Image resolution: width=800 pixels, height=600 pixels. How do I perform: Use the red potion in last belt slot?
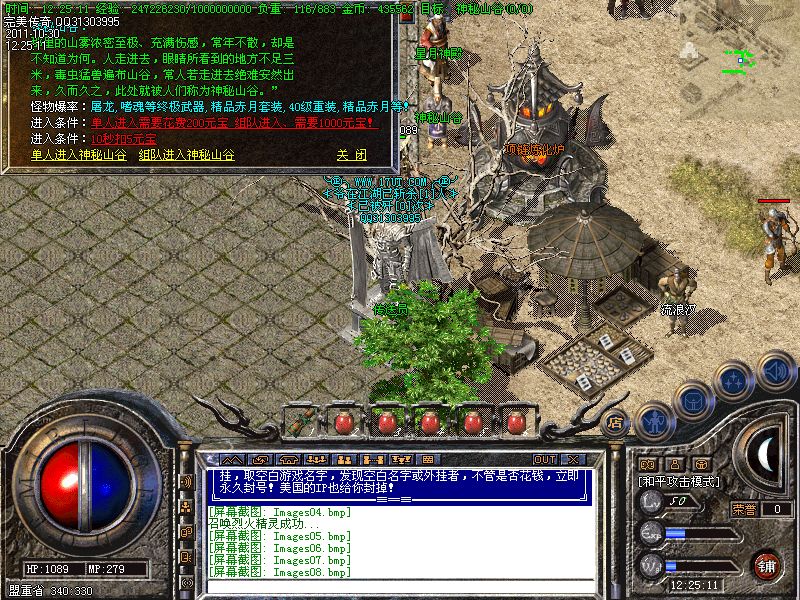tap(515, 421)
